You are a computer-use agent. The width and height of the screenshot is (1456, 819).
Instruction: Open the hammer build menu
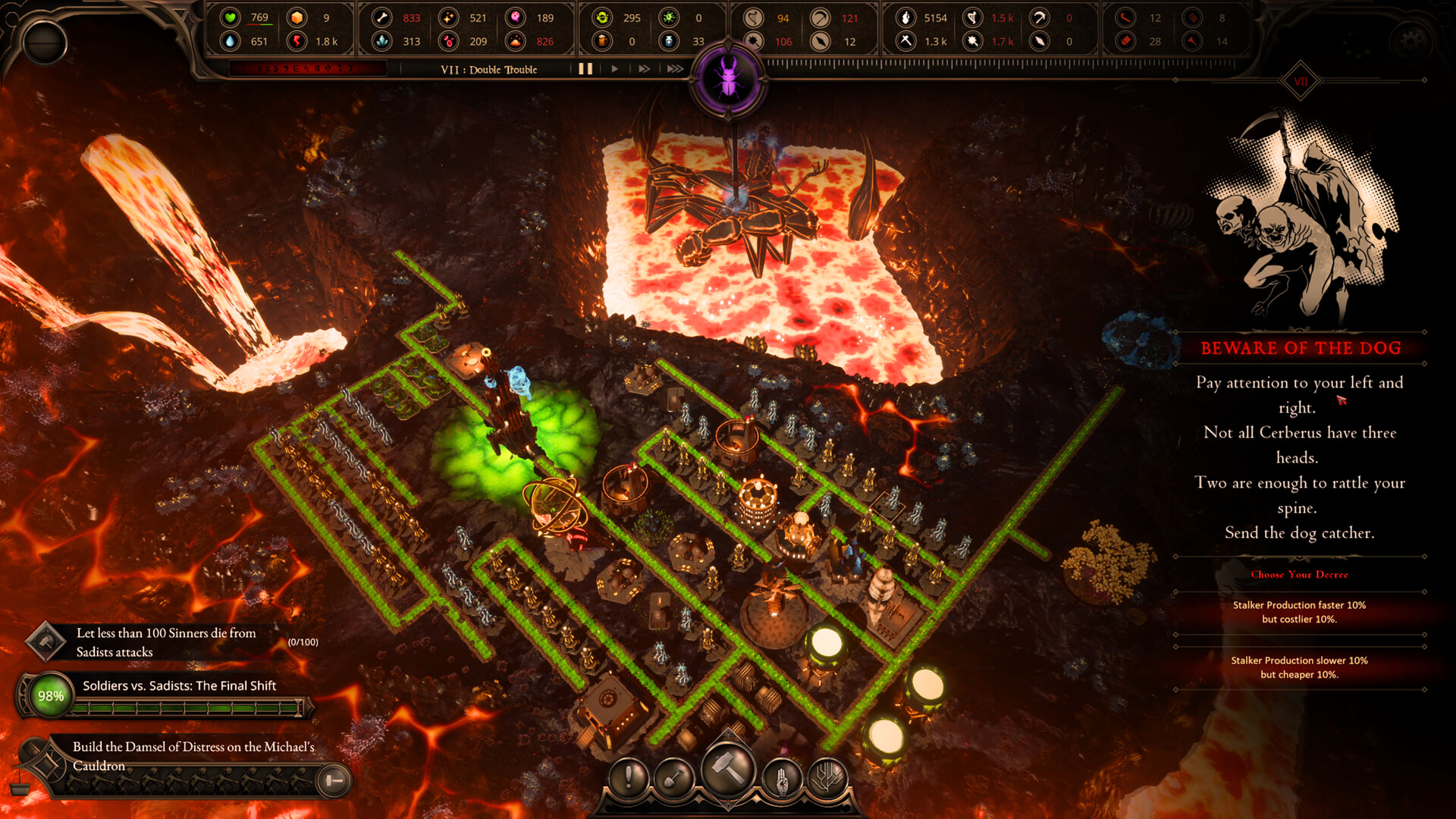click(x=728, y=770)
